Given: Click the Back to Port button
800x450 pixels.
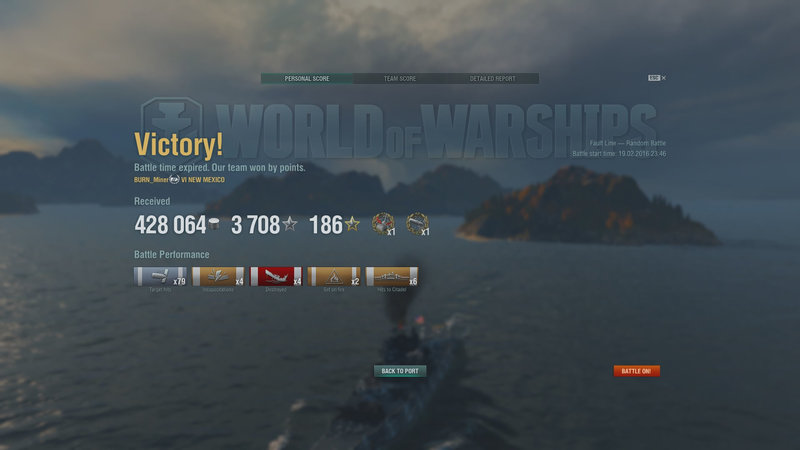Looking at the screenshot, I should [x=400, y=371].
